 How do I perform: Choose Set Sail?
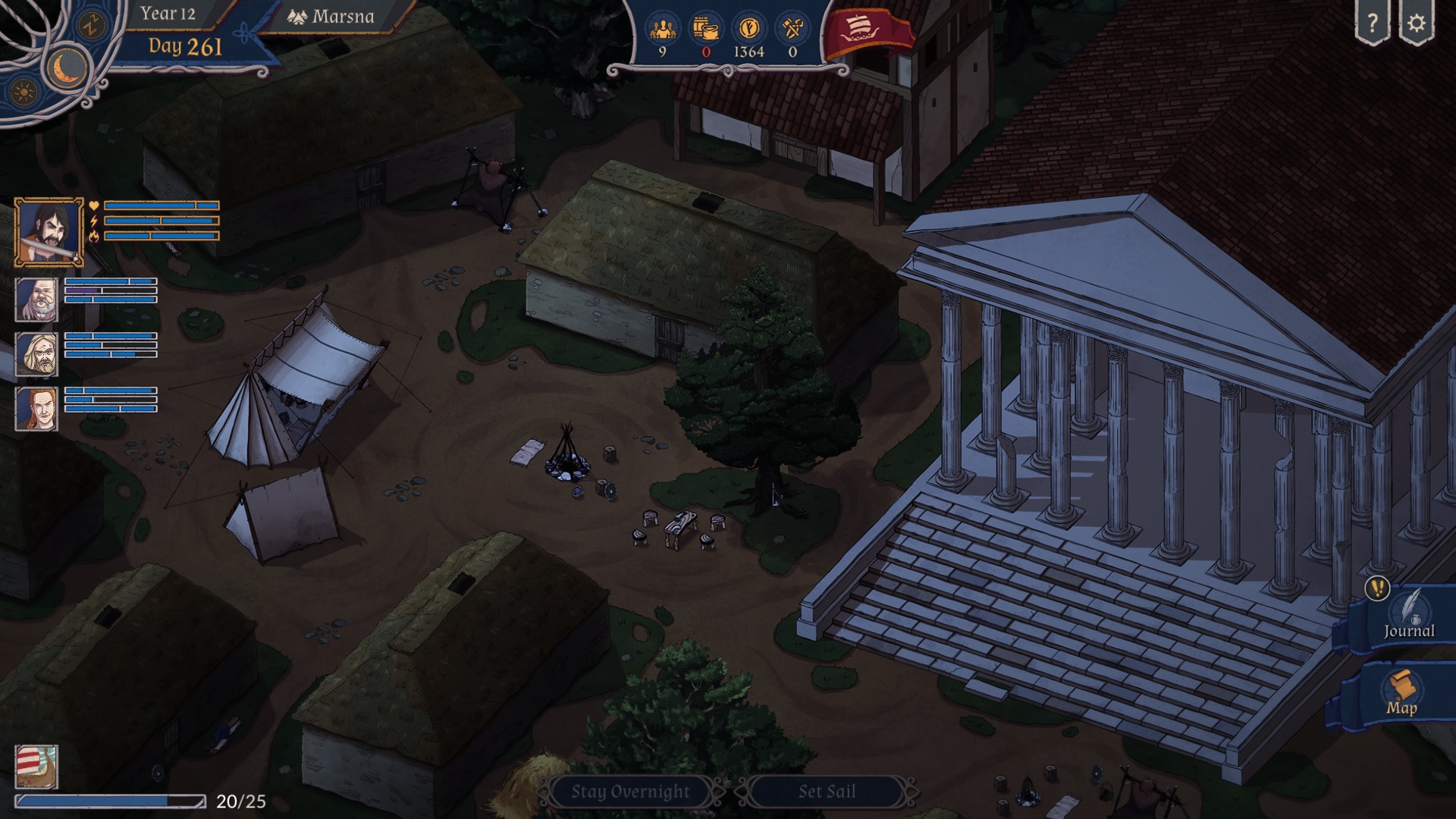(x=827, y=792)
